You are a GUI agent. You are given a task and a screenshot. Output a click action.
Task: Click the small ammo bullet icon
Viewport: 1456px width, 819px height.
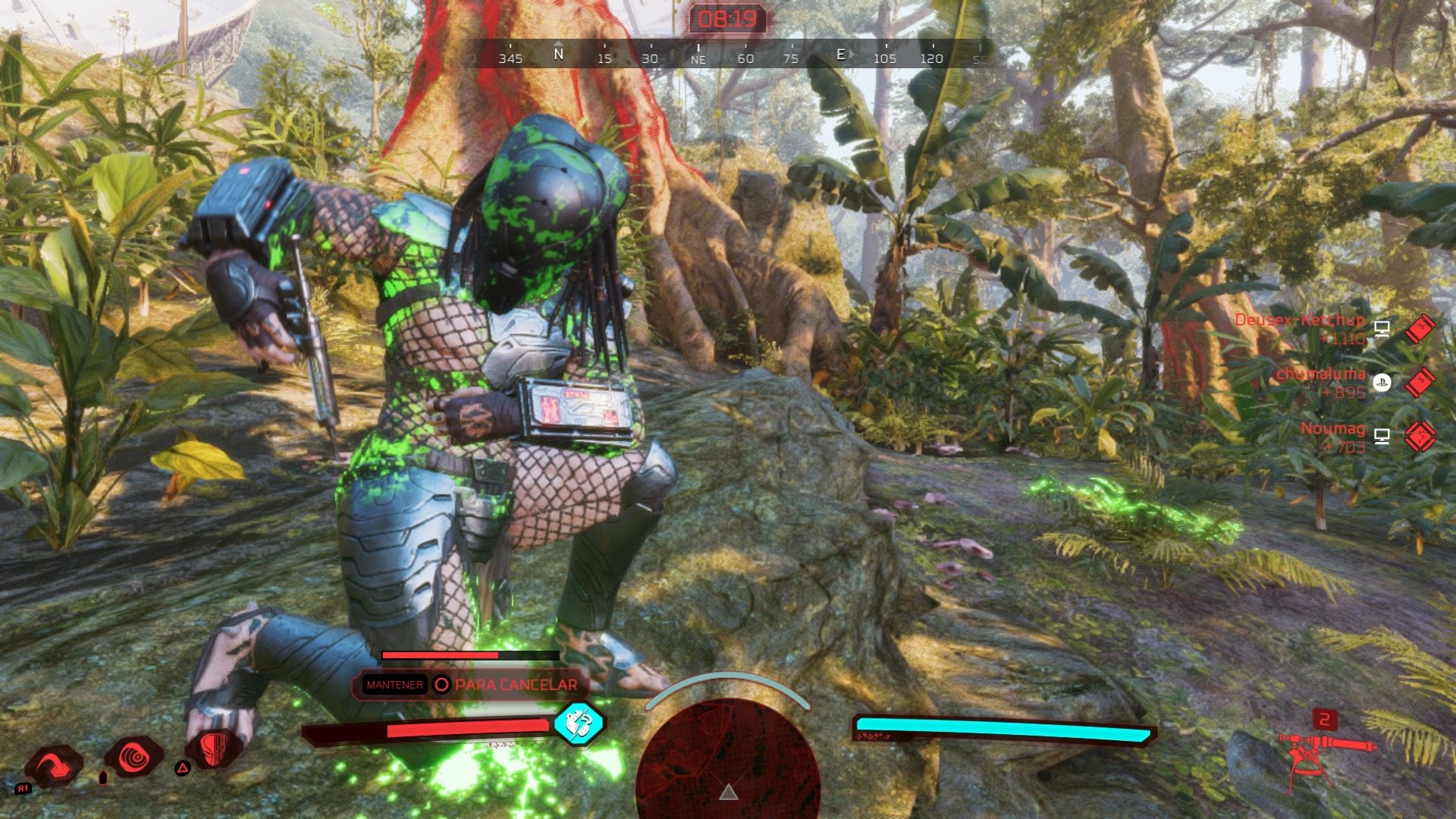coord(102,778)
